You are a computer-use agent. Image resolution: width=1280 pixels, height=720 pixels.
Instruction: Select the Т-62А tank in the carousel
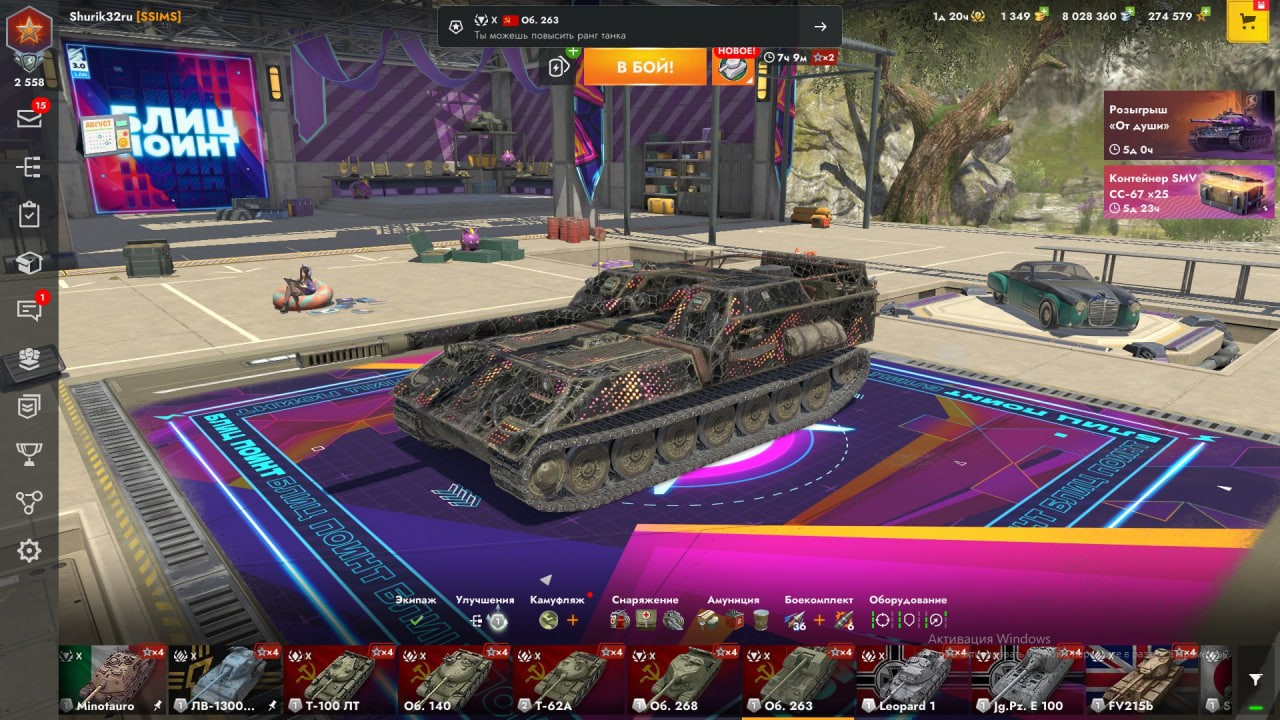[569, 680]
